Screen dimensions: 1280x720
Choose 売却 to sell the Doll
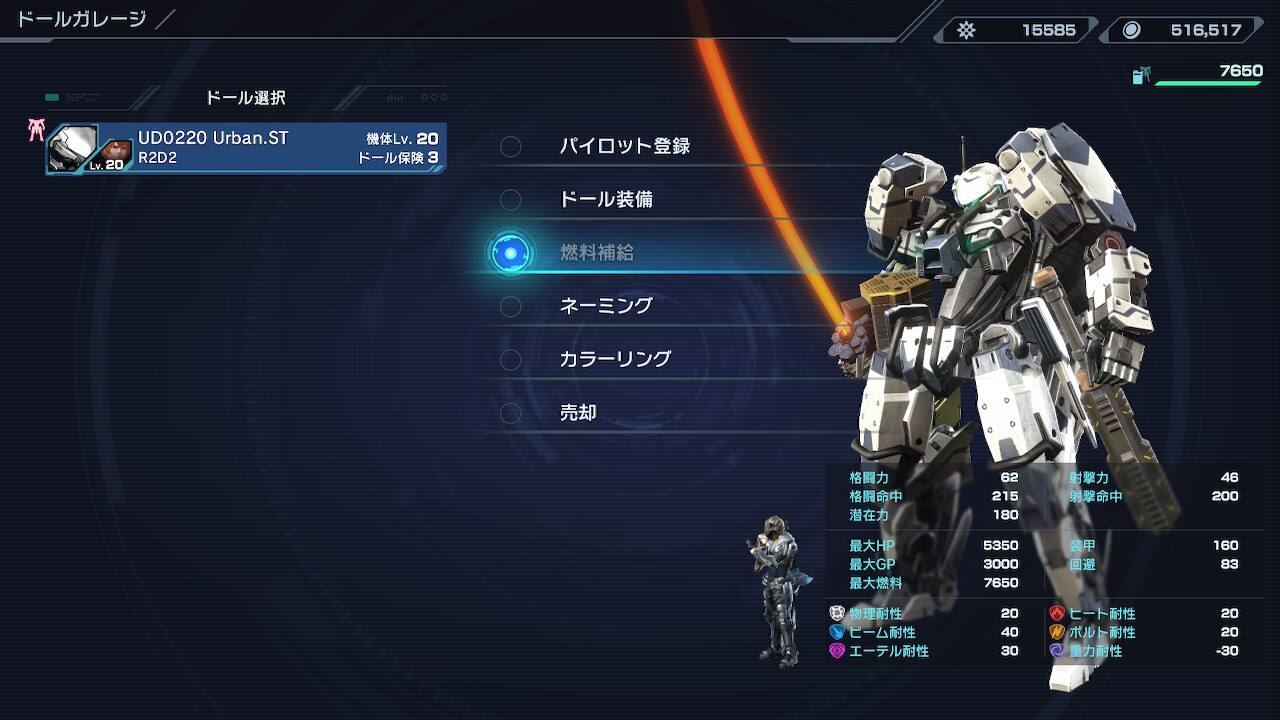pyautogui.click(x=578, y=412)
